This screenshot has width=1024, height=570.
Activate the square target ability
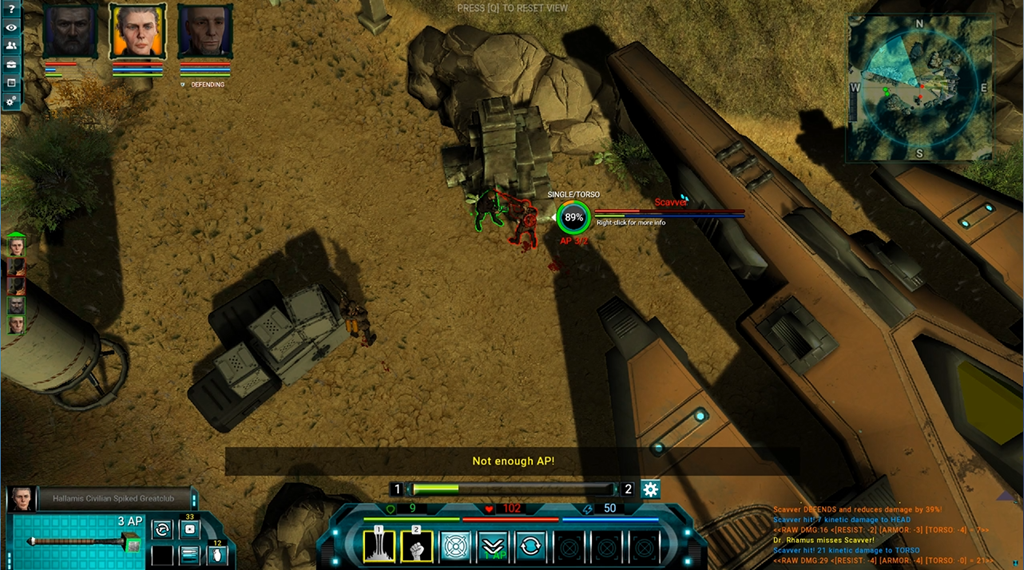tap(456, 546)
